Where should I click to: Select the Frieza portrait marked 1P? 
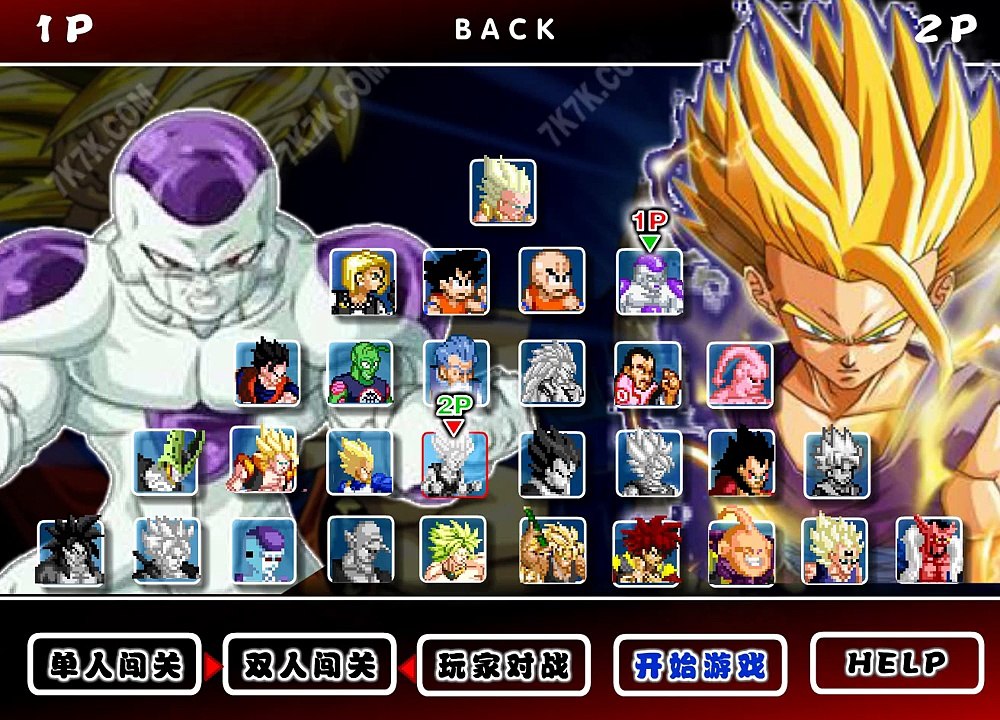649,282
